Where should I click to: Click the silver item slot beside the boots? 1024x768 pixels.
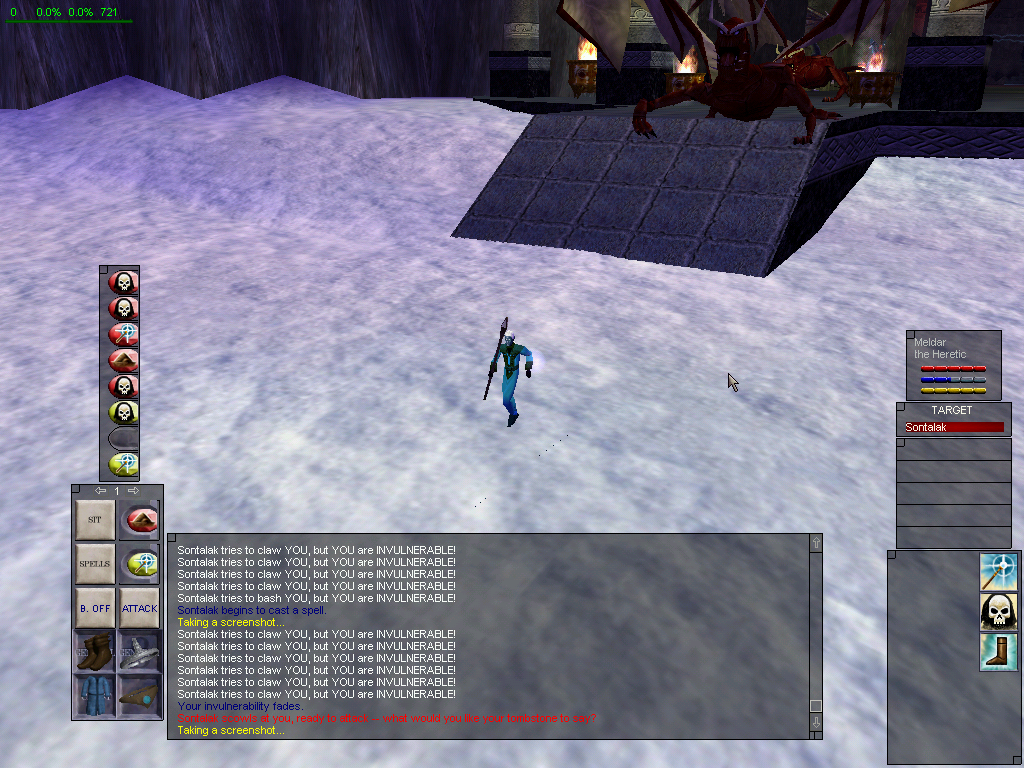[139, 651]
